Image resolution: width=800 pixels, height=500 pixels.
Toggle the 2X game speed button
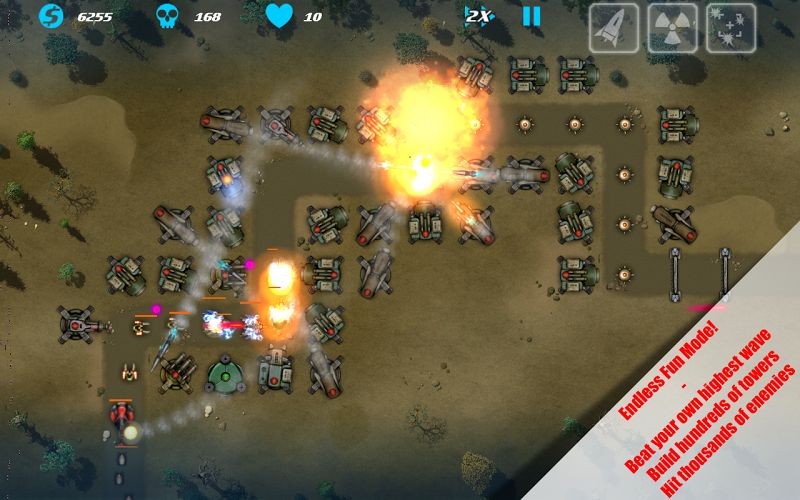point(478,16)
